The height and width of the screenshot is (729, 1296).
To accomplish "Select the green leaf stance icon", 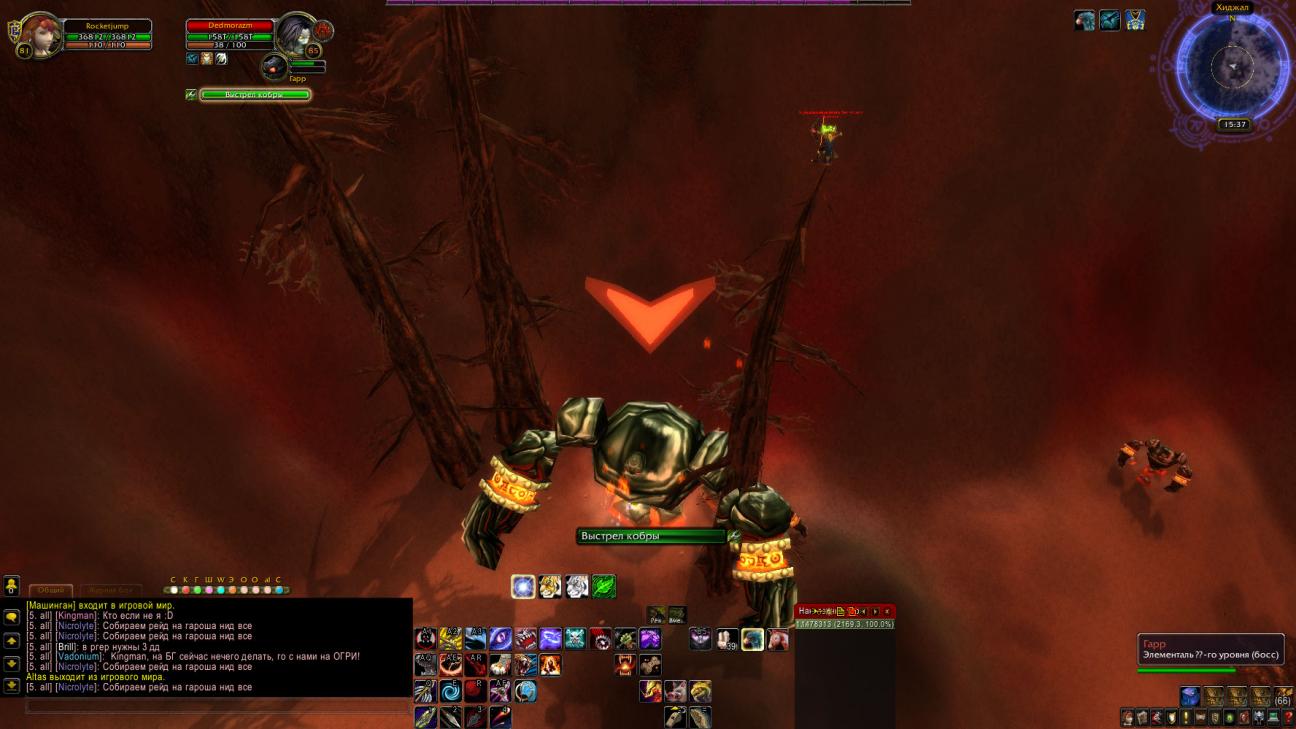I will click(x=604, y=587).
